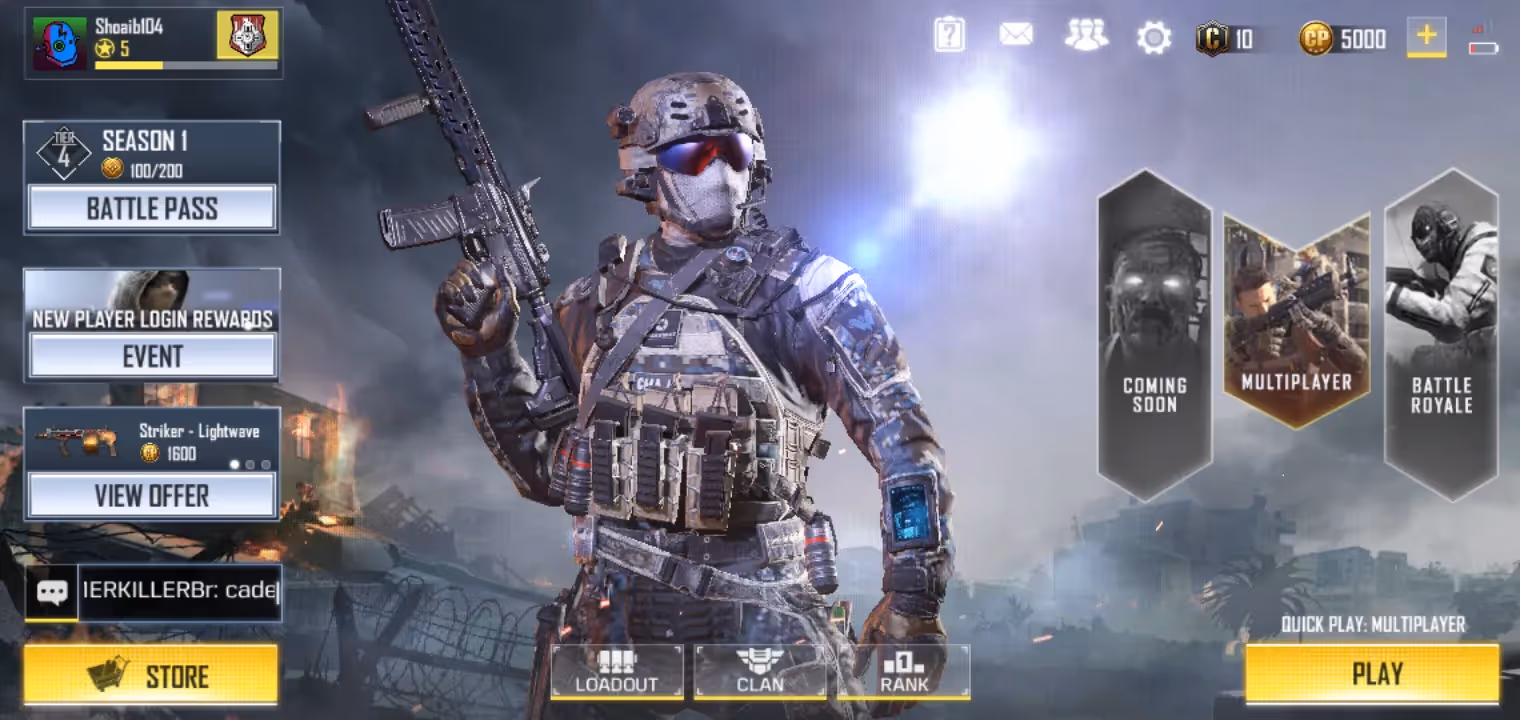1520x720 pixels.
Task: View your Rank details
Action: pyautogui.click(x=903, y=673)
